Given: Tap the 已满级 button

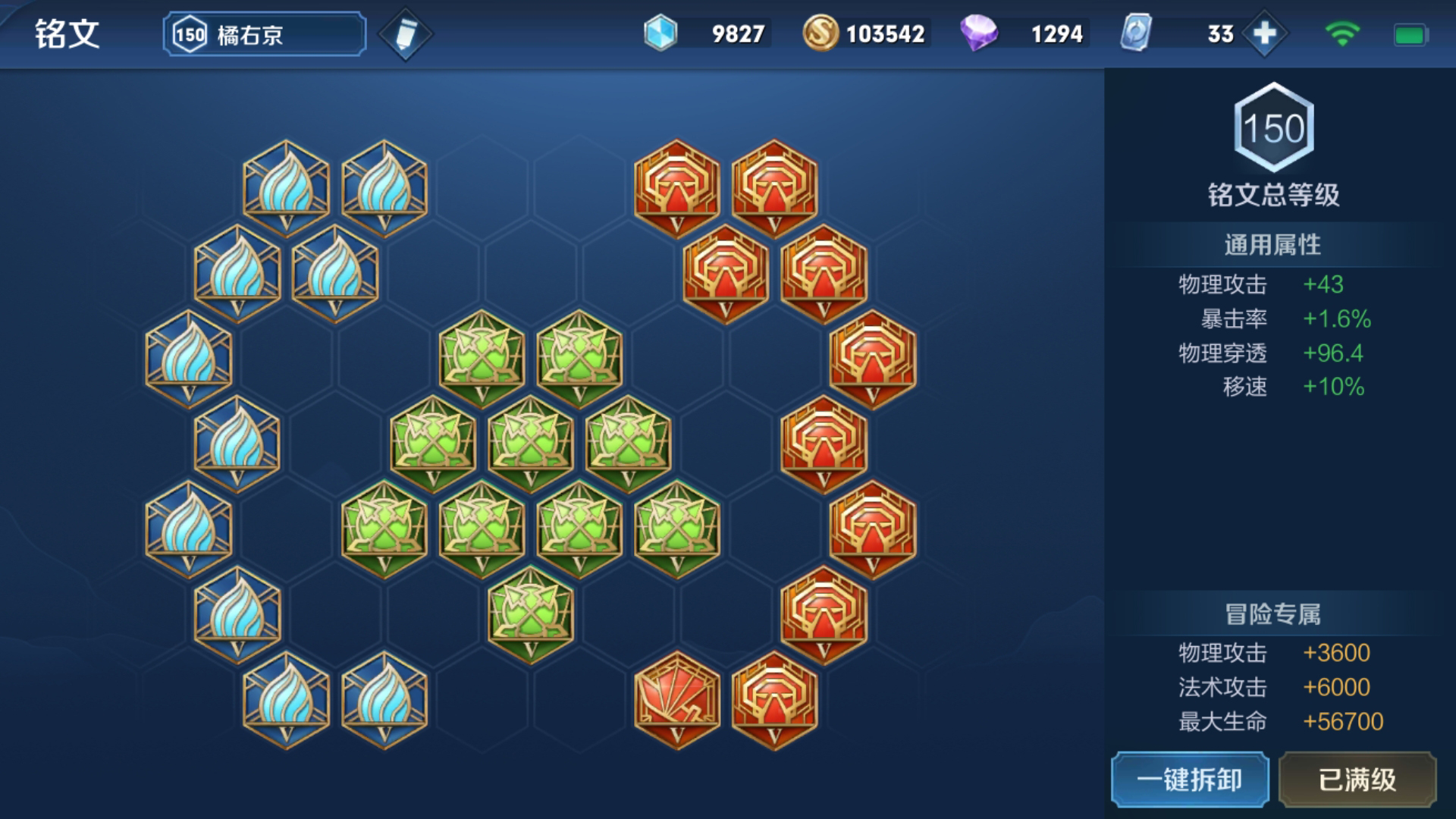Looking at the screenshot, I should [x=1357, y=780].
